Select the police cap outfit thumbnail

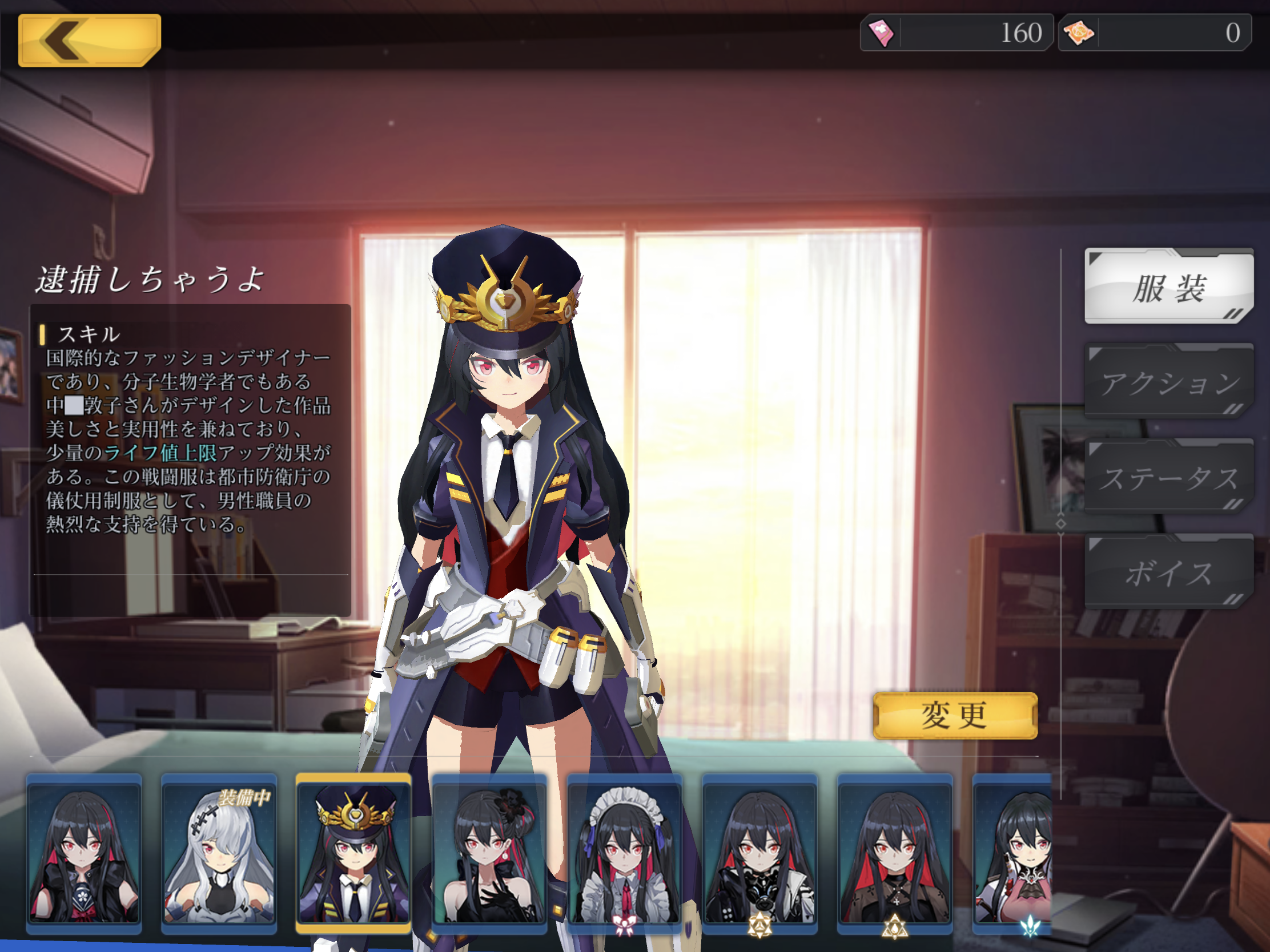coord(353,853)
